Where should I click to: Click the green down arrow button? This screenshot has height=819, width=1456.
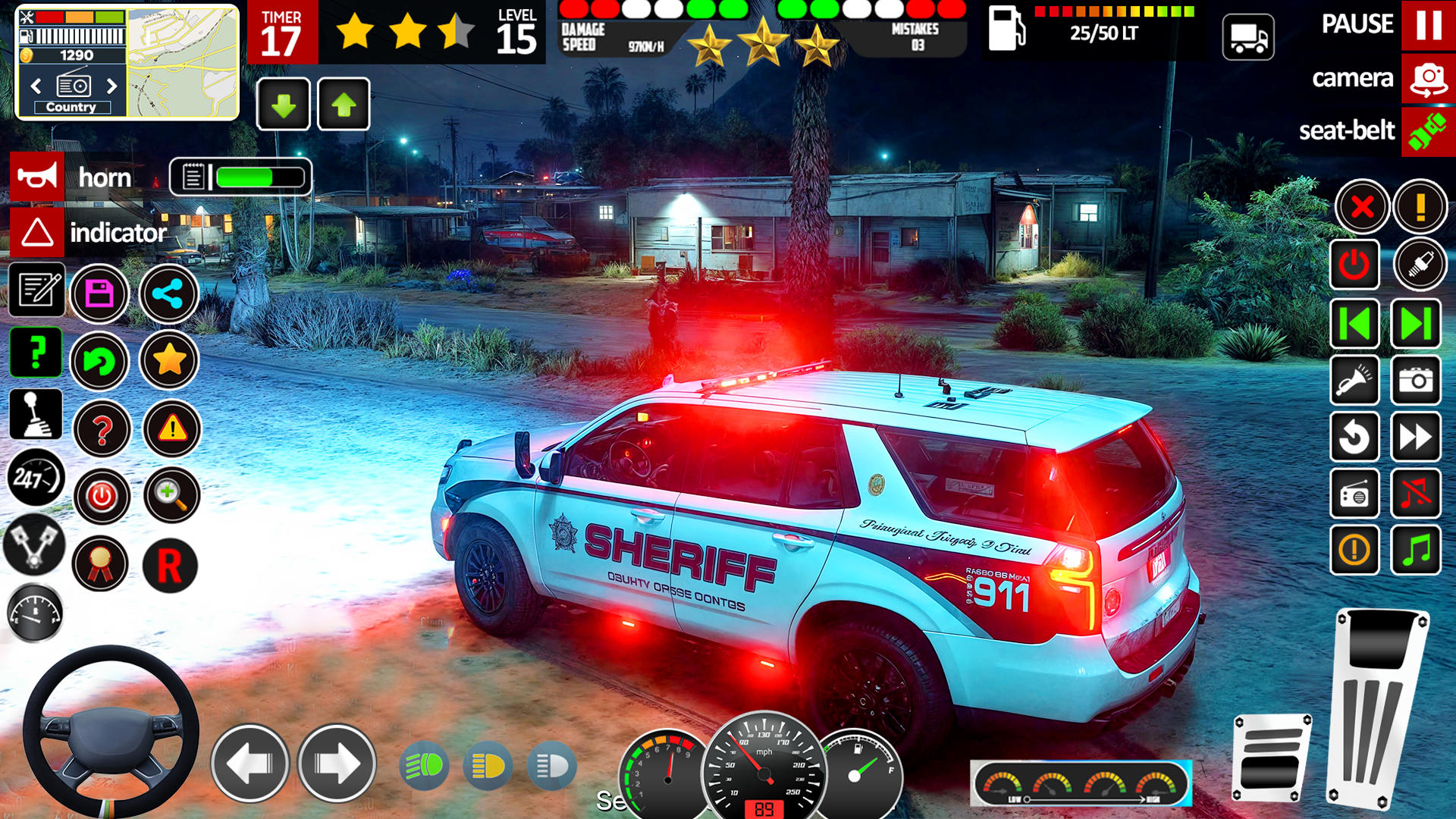pos(284,105)
